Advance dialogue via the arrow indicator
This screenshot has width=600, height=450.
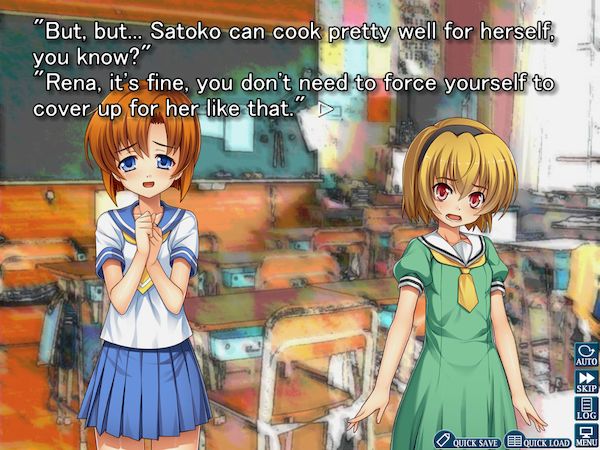point(324,109)
